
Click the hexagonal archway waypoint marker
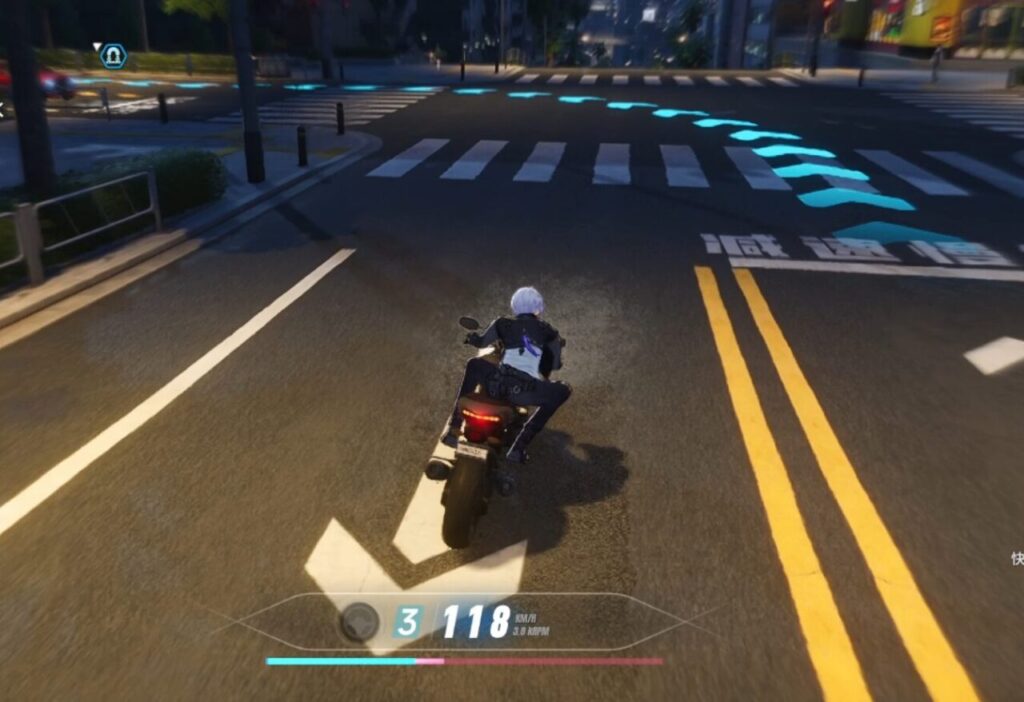click(x=113, y=54)
